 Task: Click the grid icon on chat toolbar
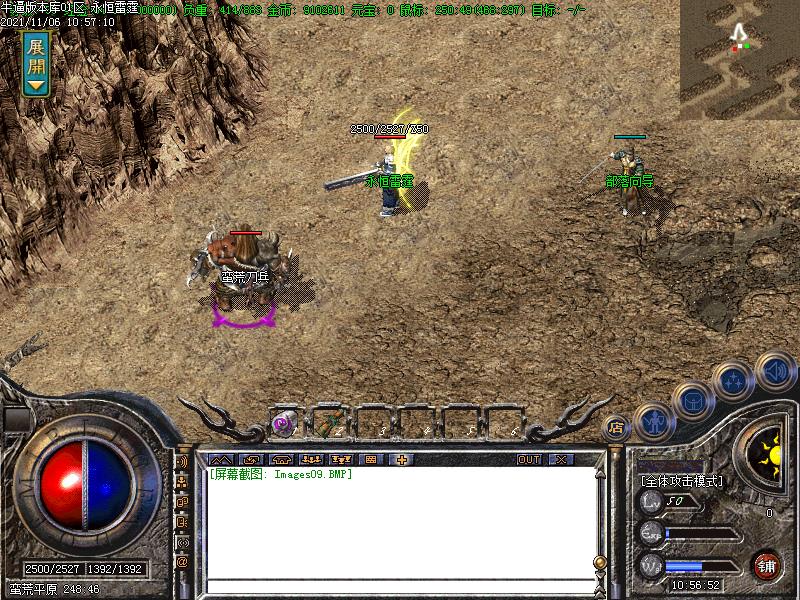pyautogui.click(x=371, y=459)
